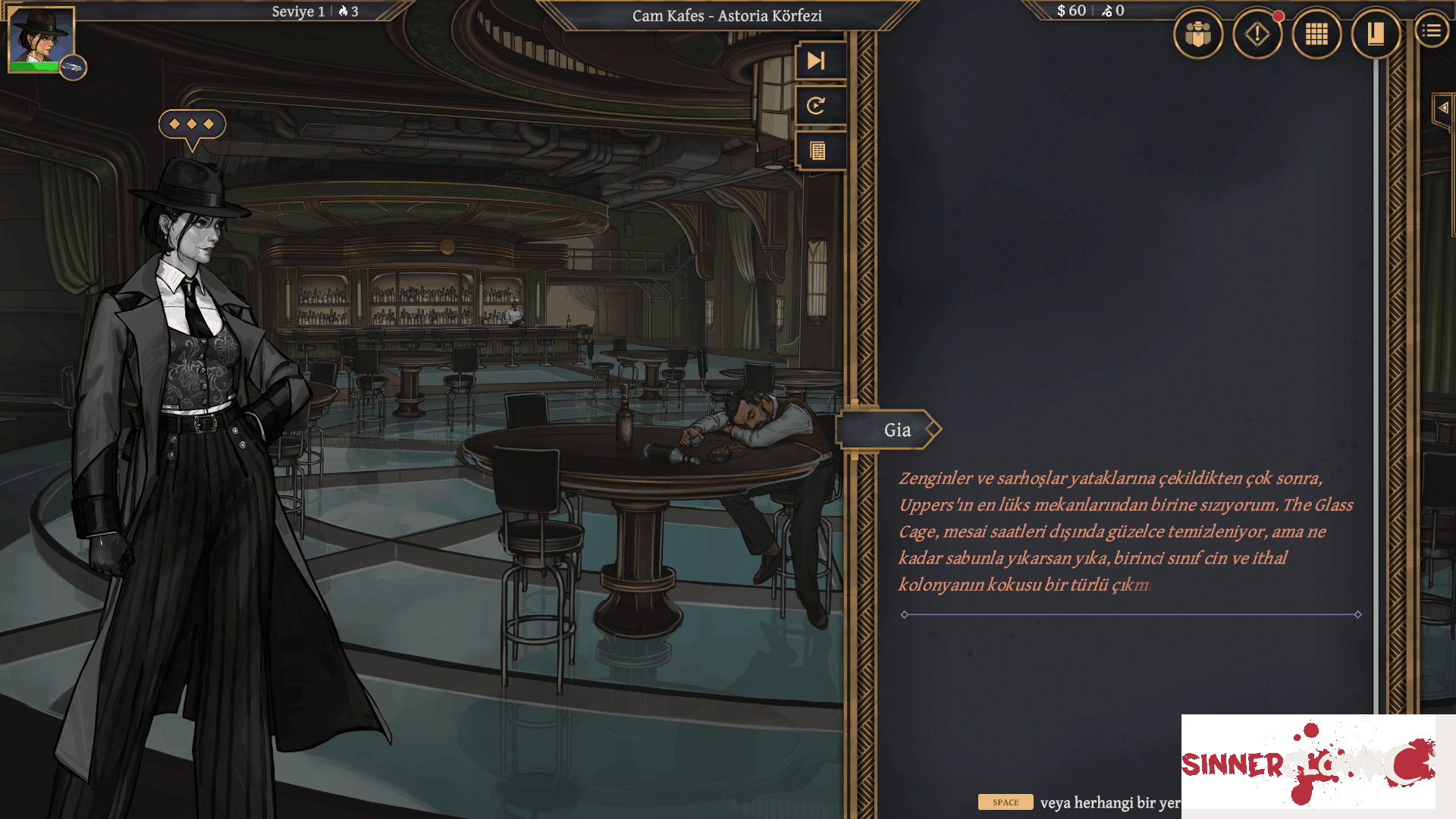Click the movement points counter showing 3
Screen dimensions: 1456x819
coord(349,11)
